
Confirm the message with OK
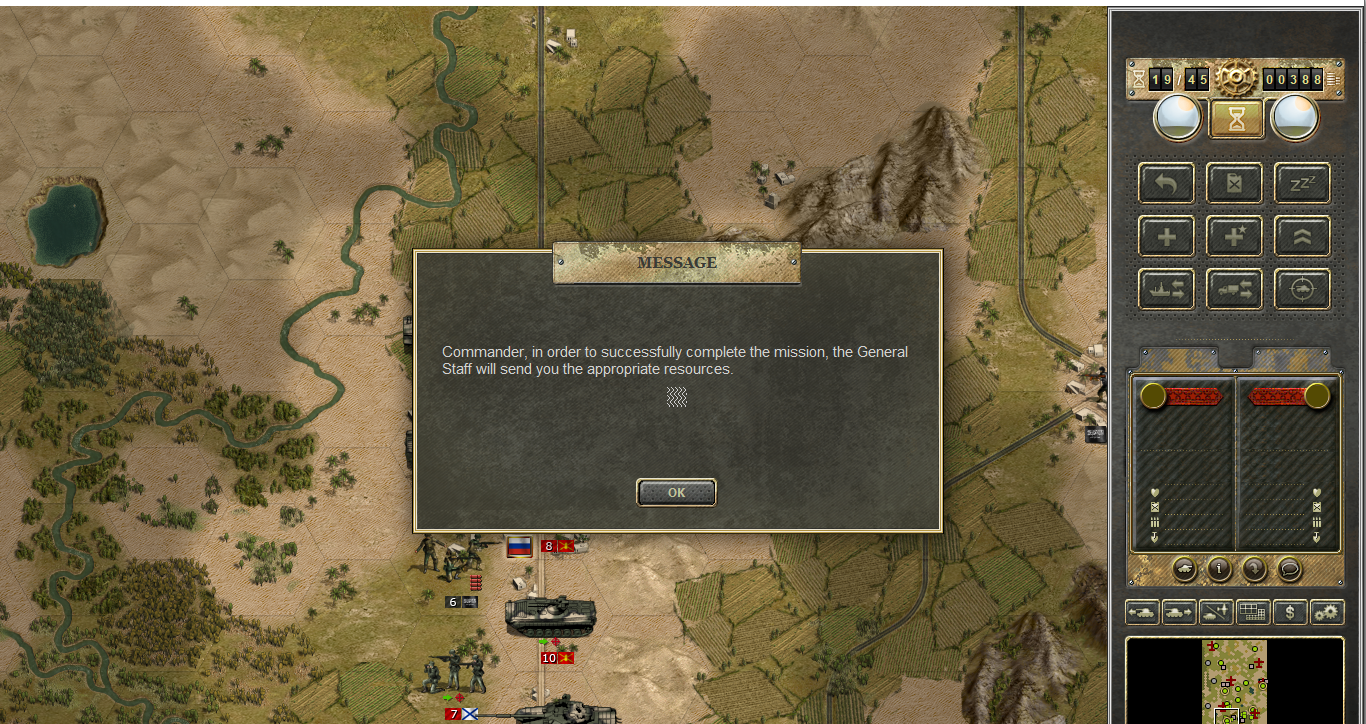(676, 492)
